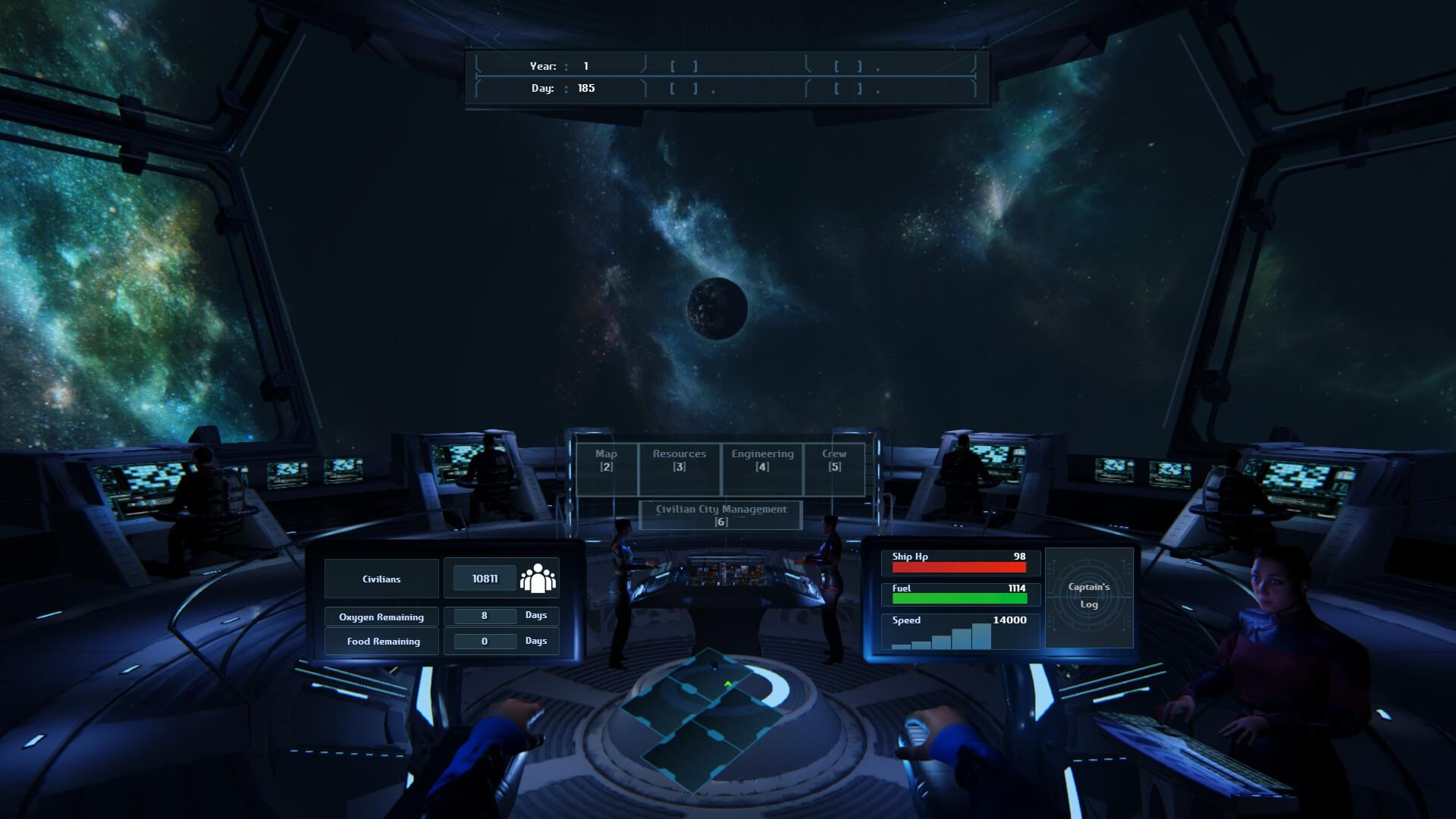1456x819 pixels.
Task: Open the Map screen
Action: pos(604,459)
